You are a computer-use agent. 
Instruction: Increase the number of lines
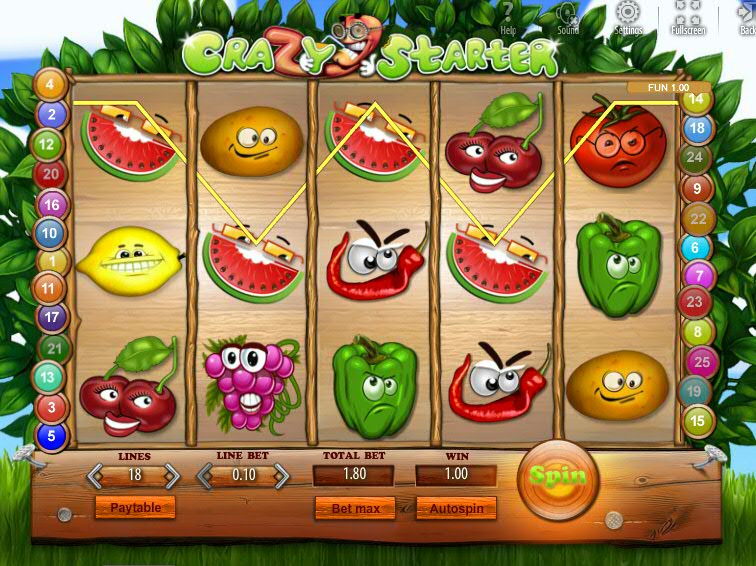[x=171, y=476]
